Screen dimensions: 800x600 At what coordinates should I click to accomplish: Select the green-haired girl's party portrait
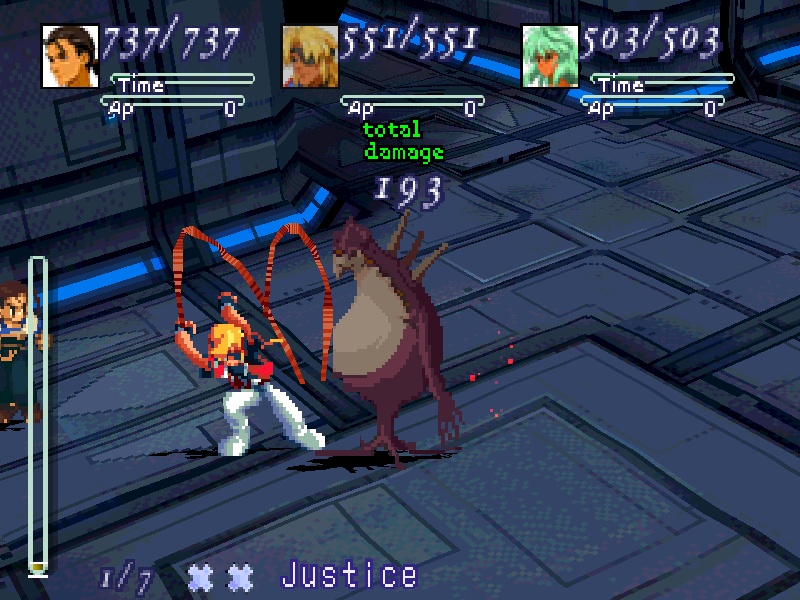click(550, 55)
